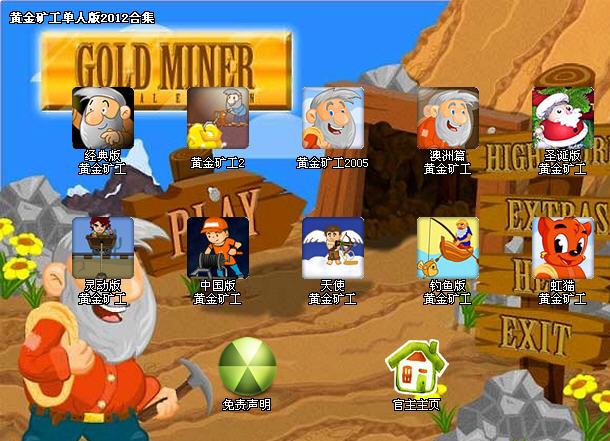
Task: Start 黄金矿工2005 edition
Action: pos(333,118)
